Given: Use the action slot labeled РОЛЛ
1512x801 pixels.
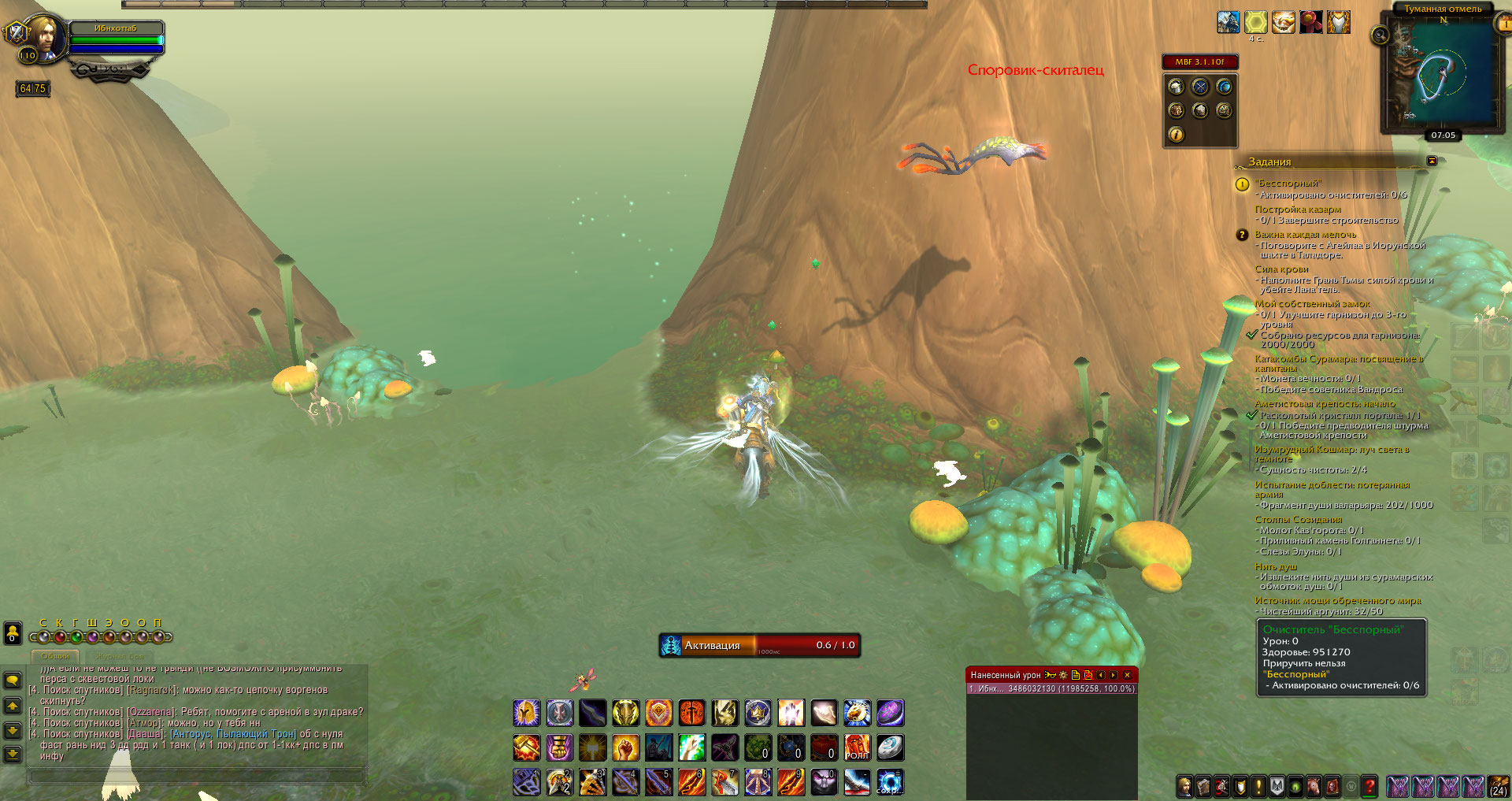Looking at the screenshot, I should point(857,747).
